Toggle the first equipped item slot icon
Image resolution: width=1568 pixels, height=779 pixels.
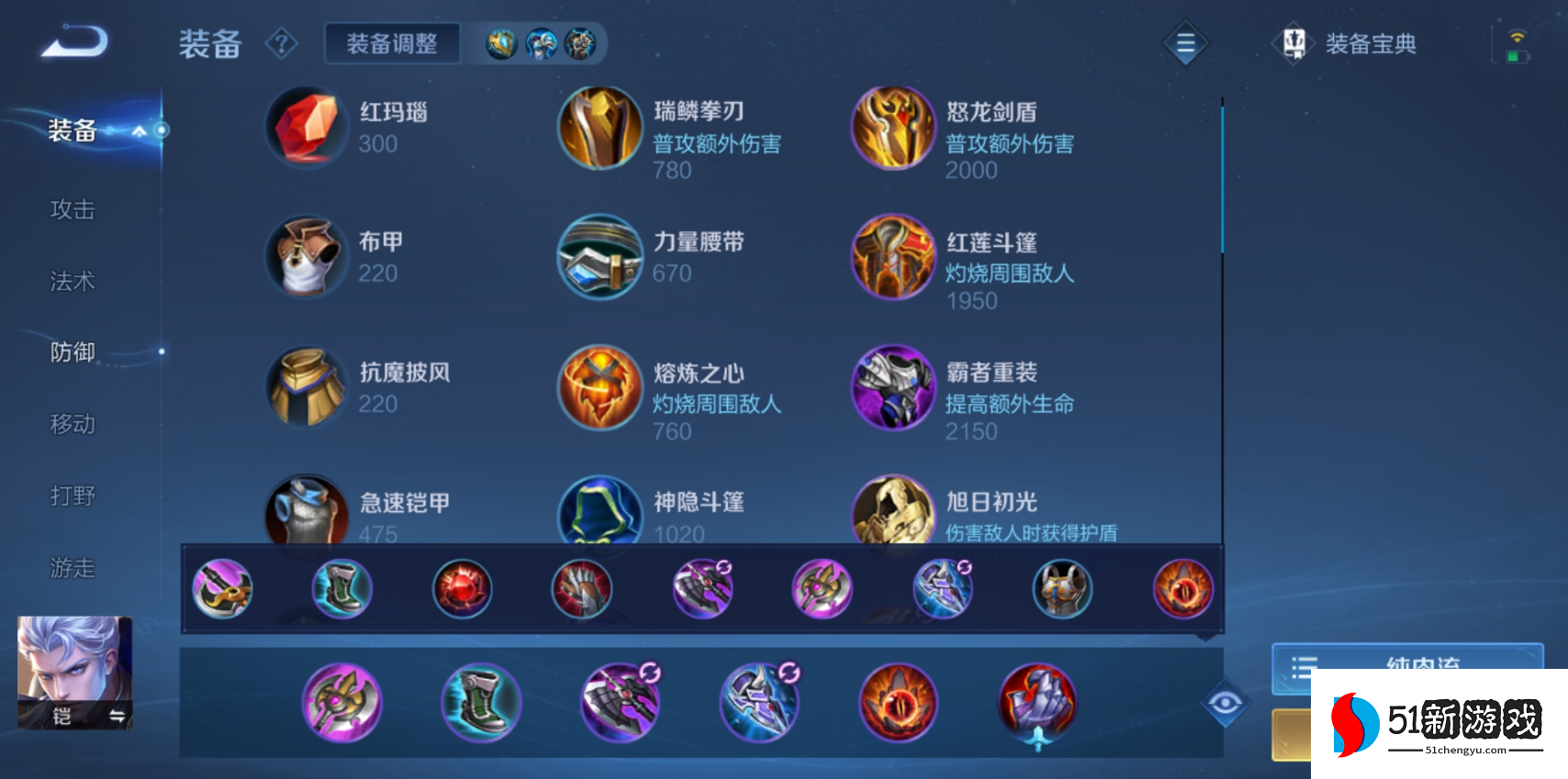click(222, 588)
